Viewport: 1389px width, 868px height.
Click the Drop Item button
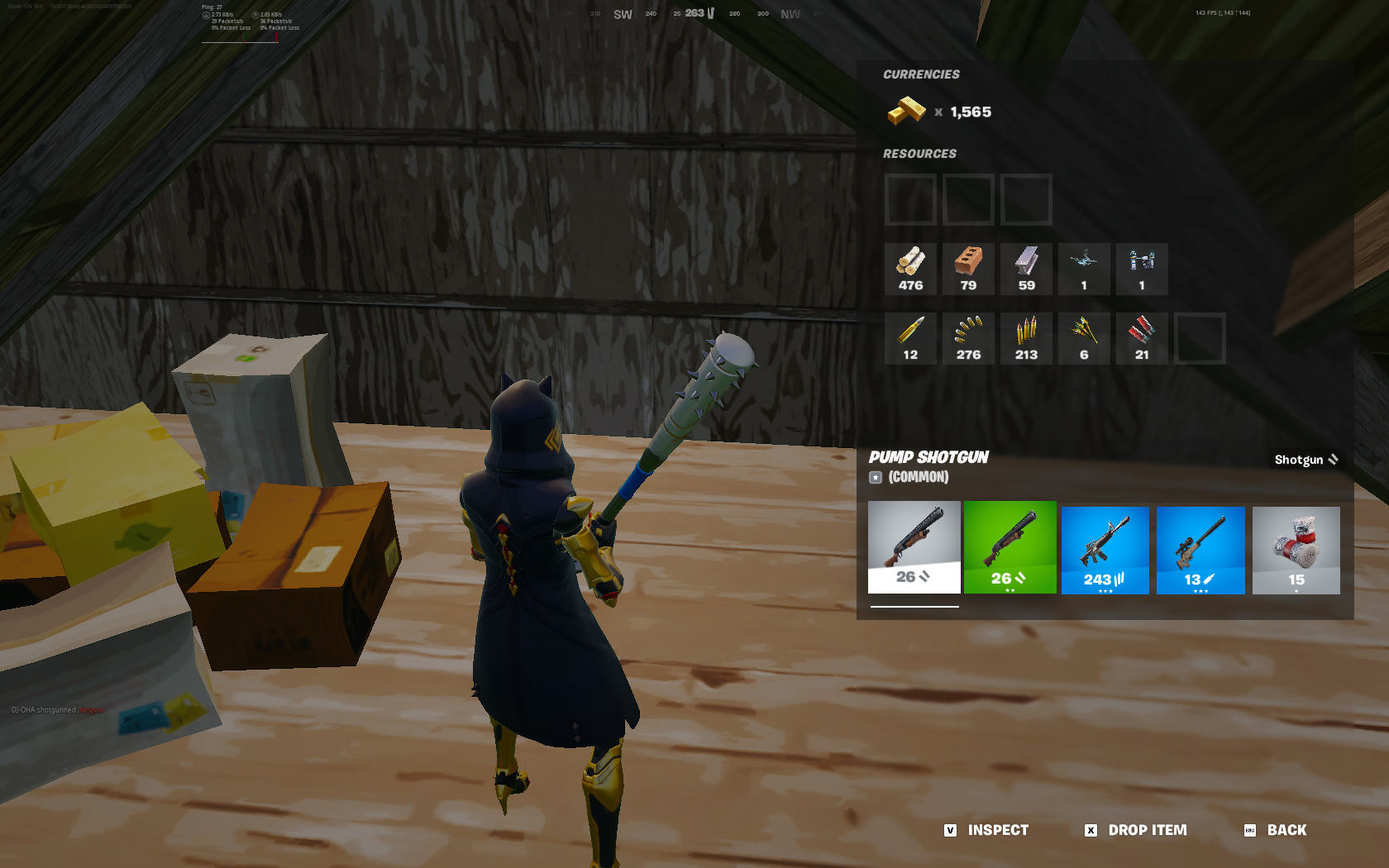coord(1136,830)
